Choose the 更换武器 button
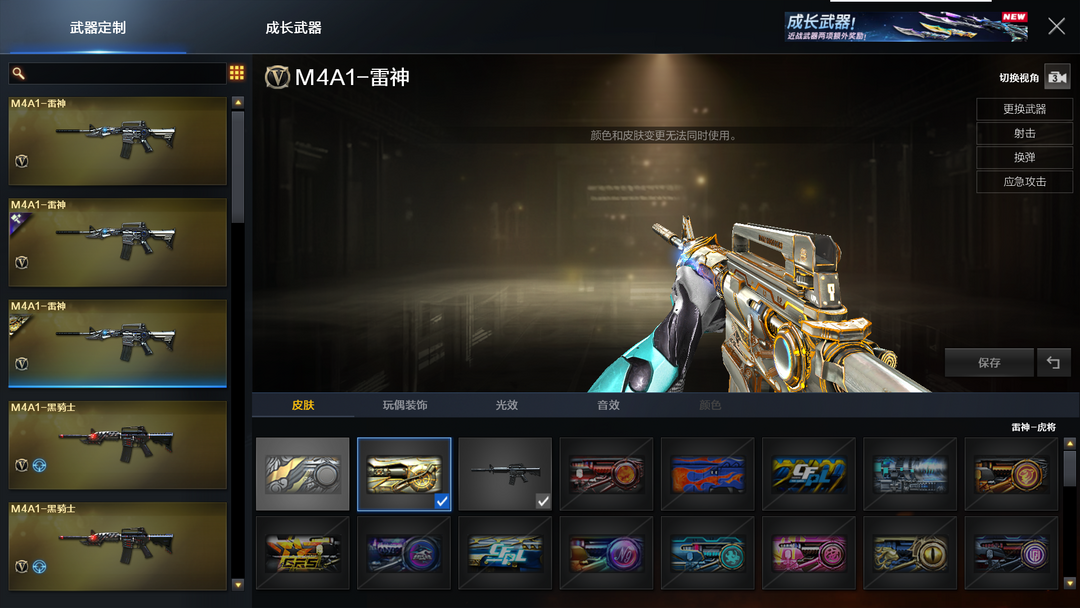 click(x=1024, y=109)
